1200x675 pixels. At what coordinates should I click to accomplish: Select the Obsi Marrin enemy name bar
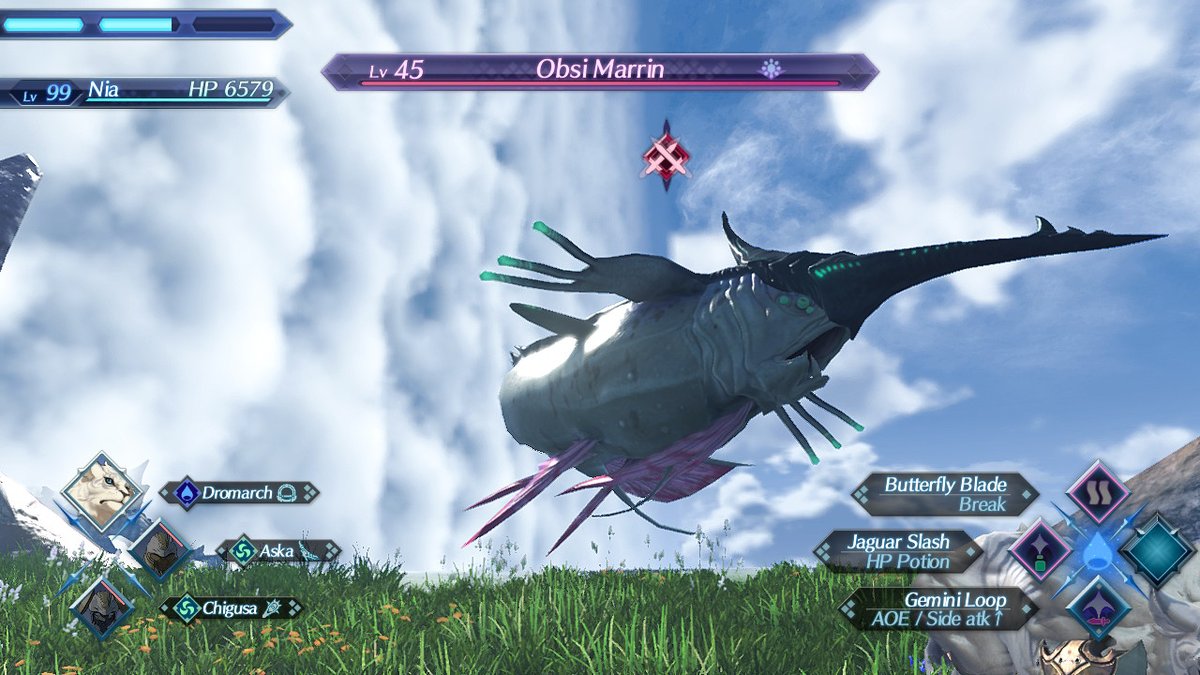pos(600,71)
